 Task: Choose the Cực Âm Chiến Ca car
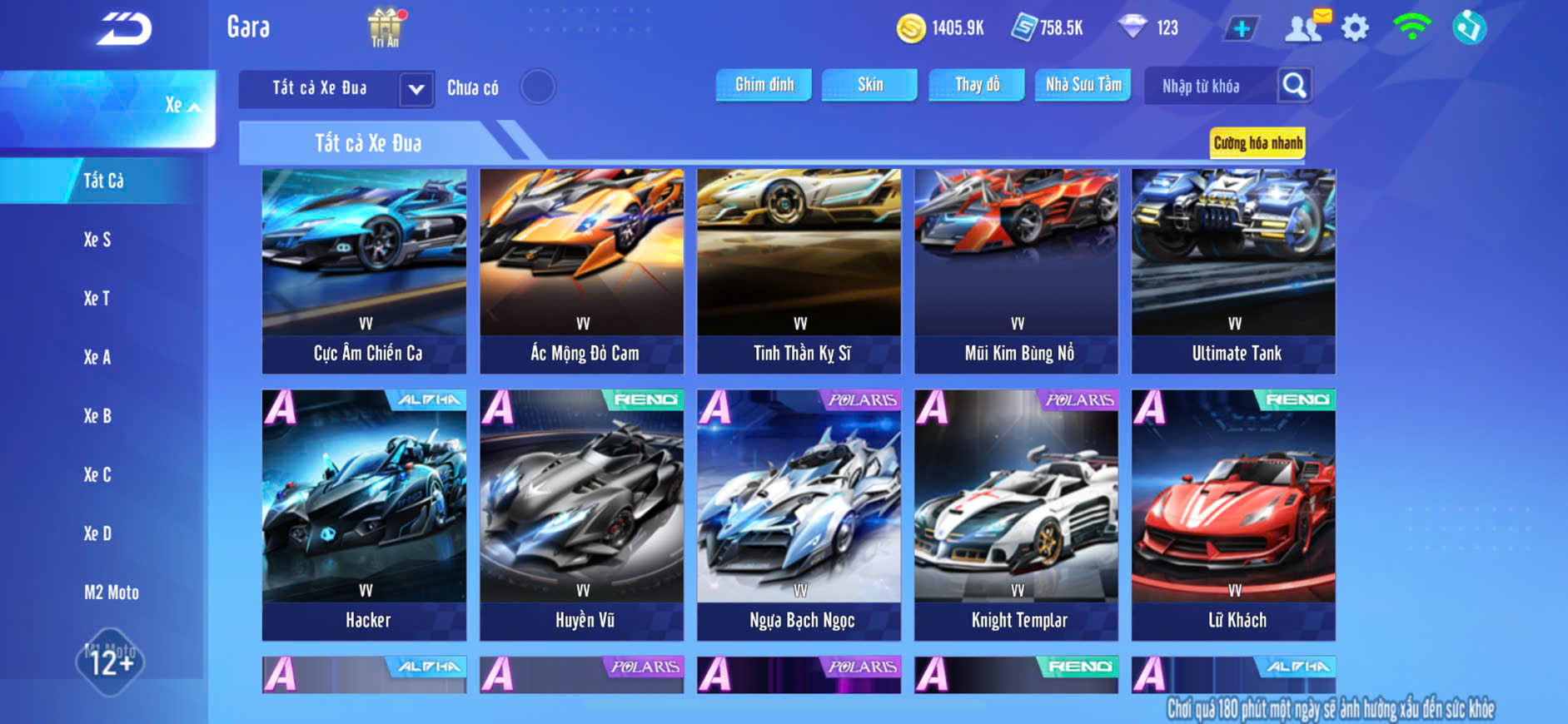tap(364, 270)
